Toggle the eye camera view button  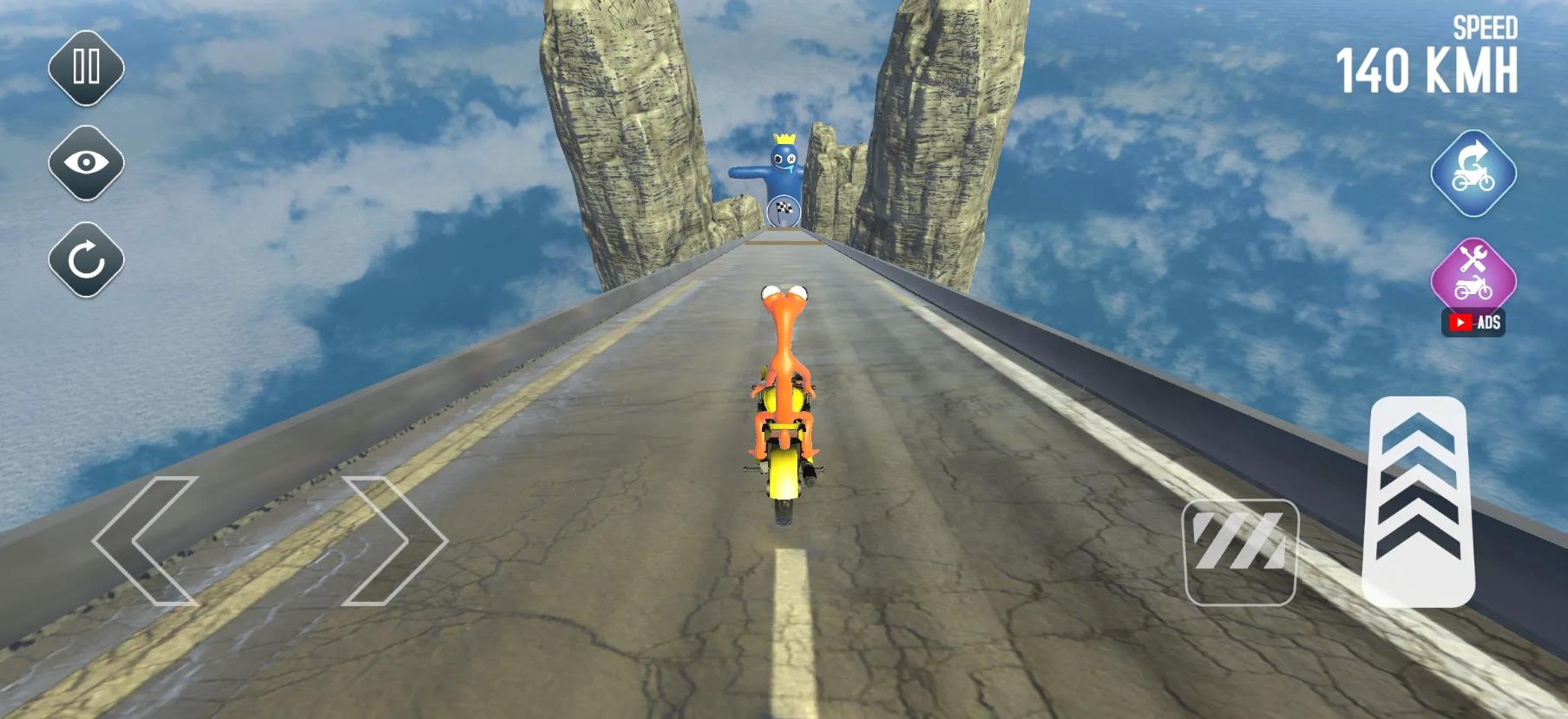(86, 163)
